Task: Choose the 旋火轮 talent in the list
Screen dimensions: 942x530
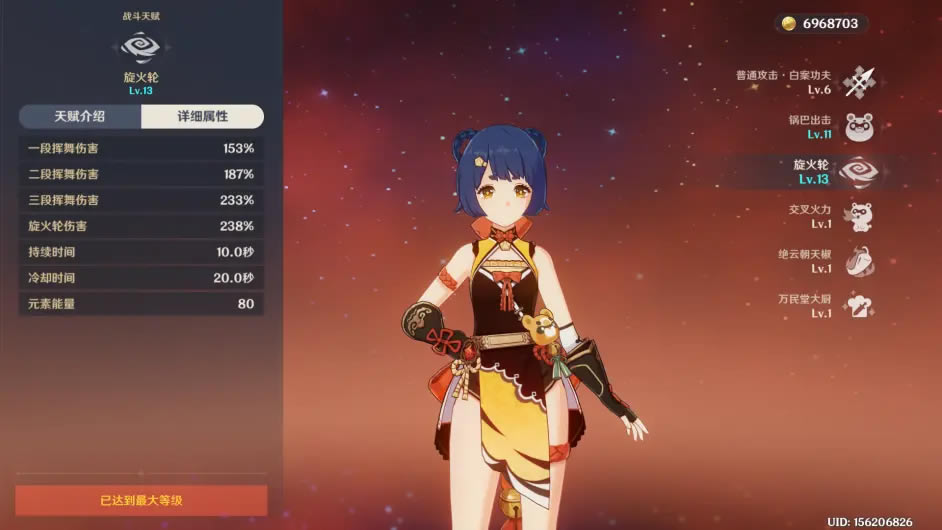Action: [x=859, y=172]
